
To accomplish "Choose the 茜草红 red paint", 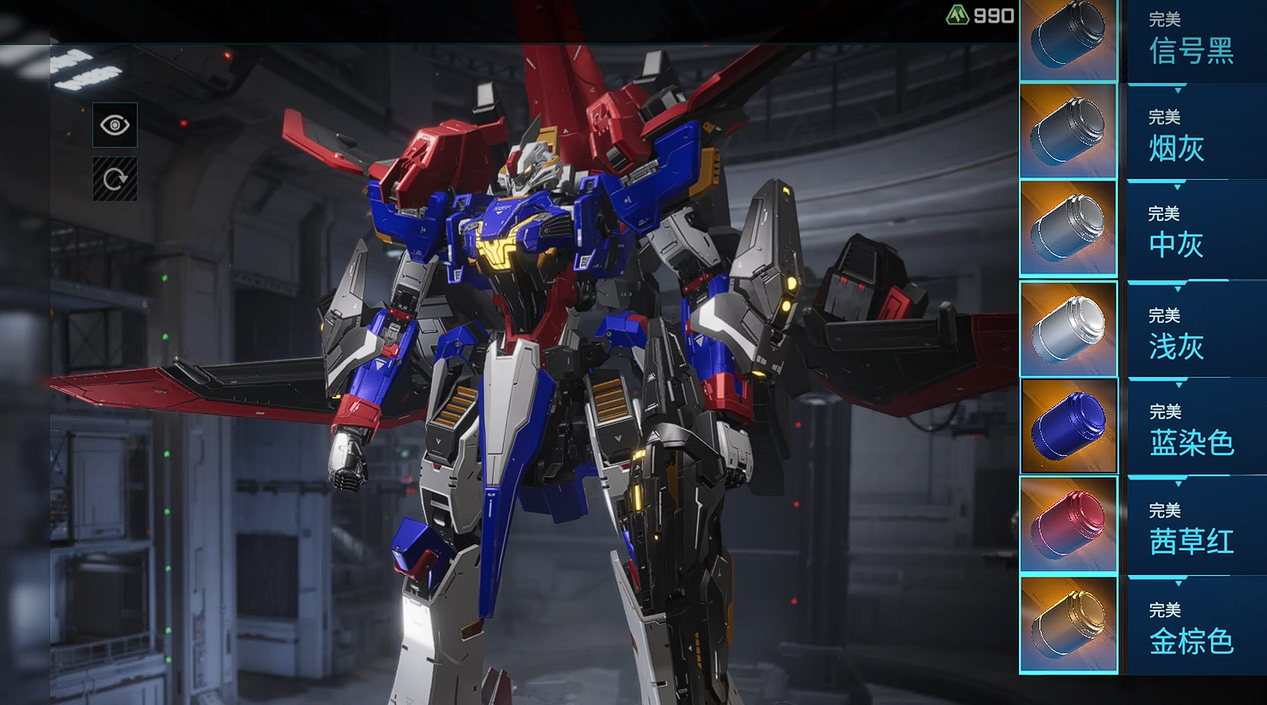I will [x=1068, y=525].
